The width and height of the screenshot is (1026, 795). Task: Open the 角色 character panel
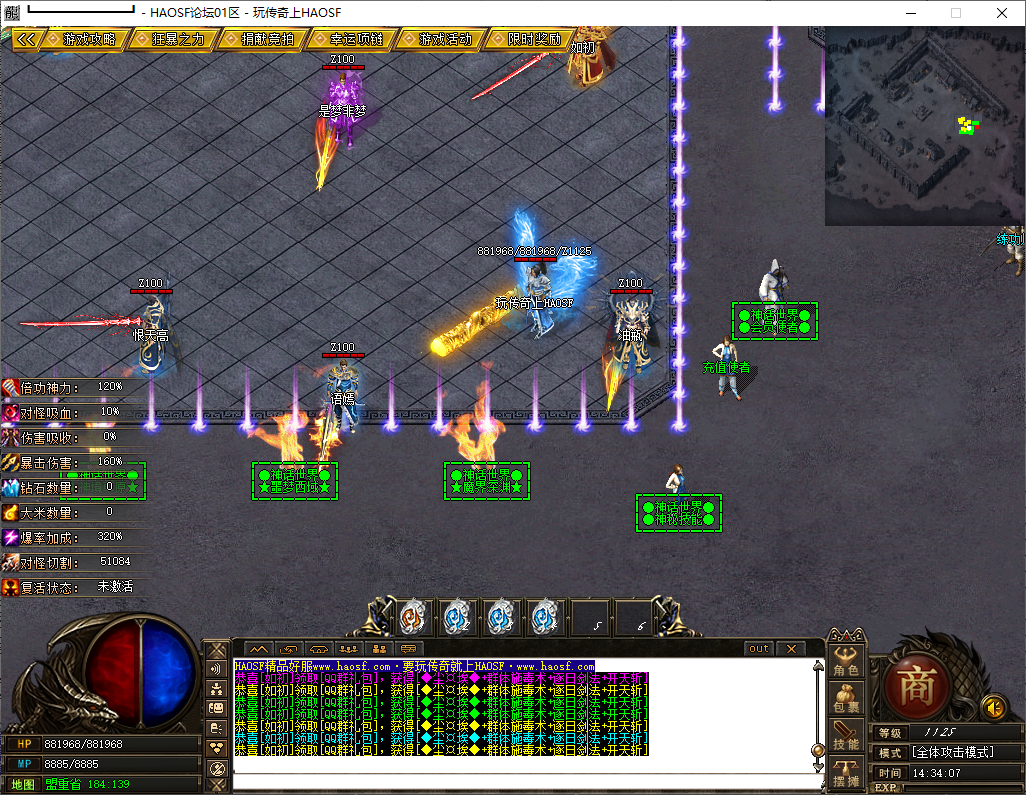point(846,659)
